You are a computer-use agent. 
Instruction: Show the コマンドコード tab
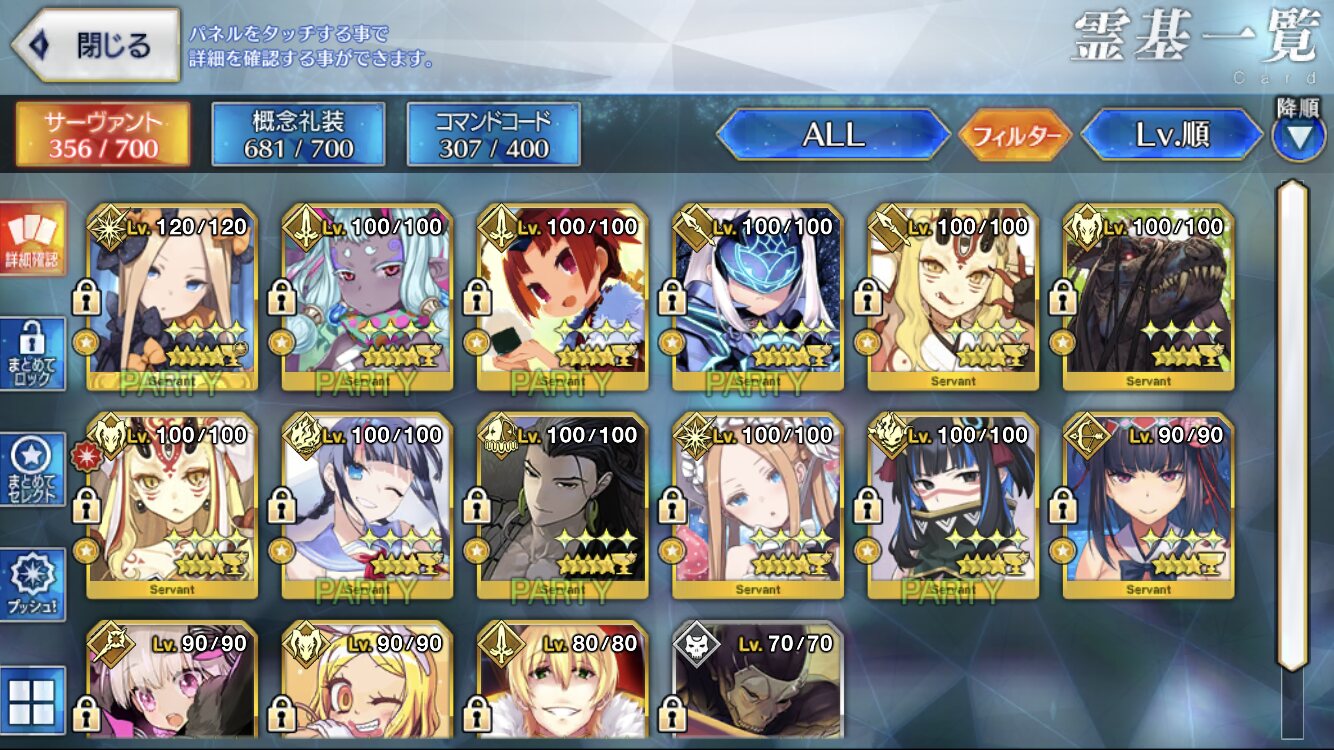(493, 134)
